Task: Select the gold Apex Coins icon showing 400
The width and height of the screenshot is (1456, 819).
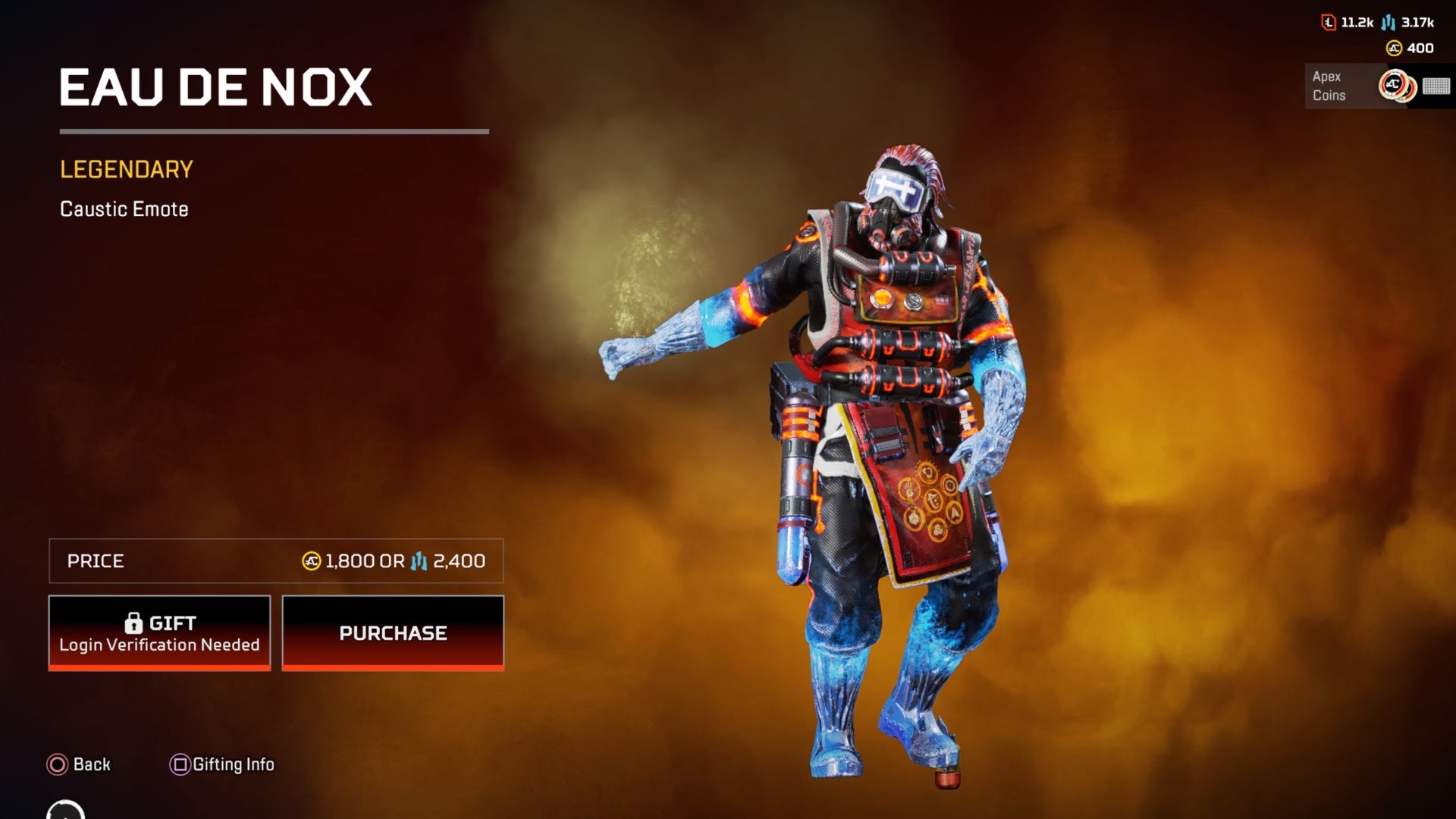Action: (x=1394, y=49)
